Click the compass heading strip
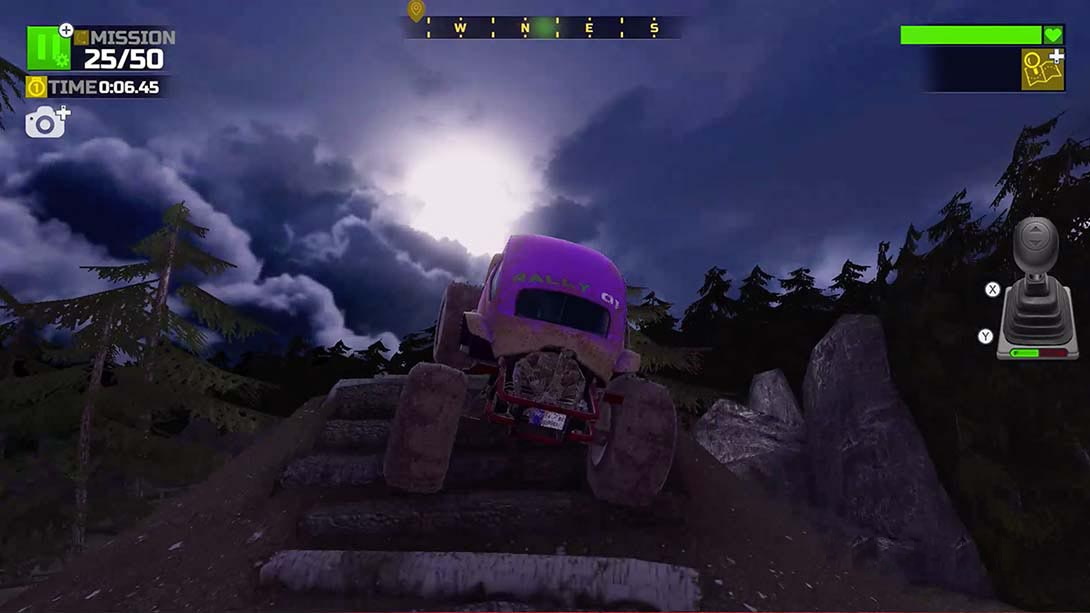Image resolution: width=1090 pixels, height=613 pixels. click(543, 28)
